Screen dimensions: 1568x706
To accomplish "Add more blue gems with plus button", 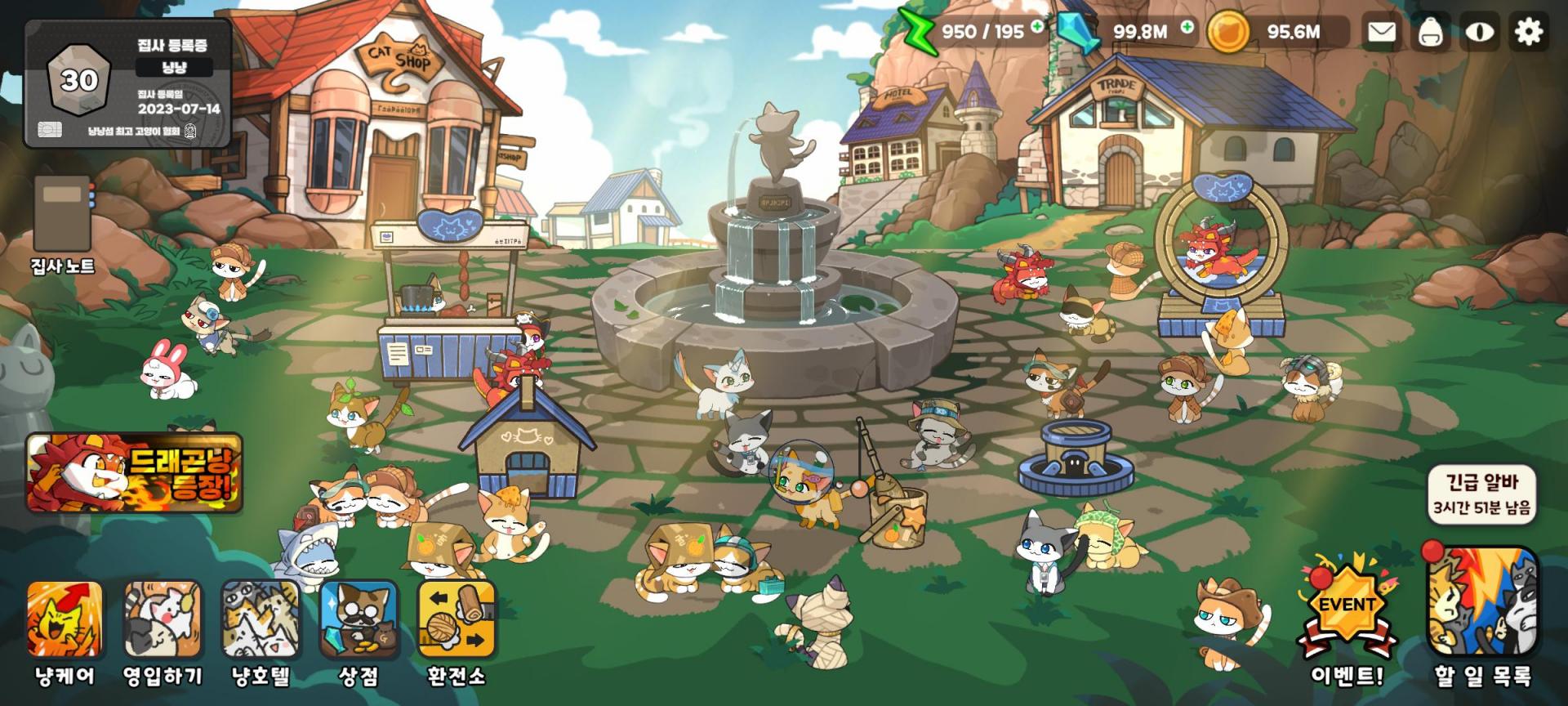I will pyautogui.click(x=1187, y=26).
